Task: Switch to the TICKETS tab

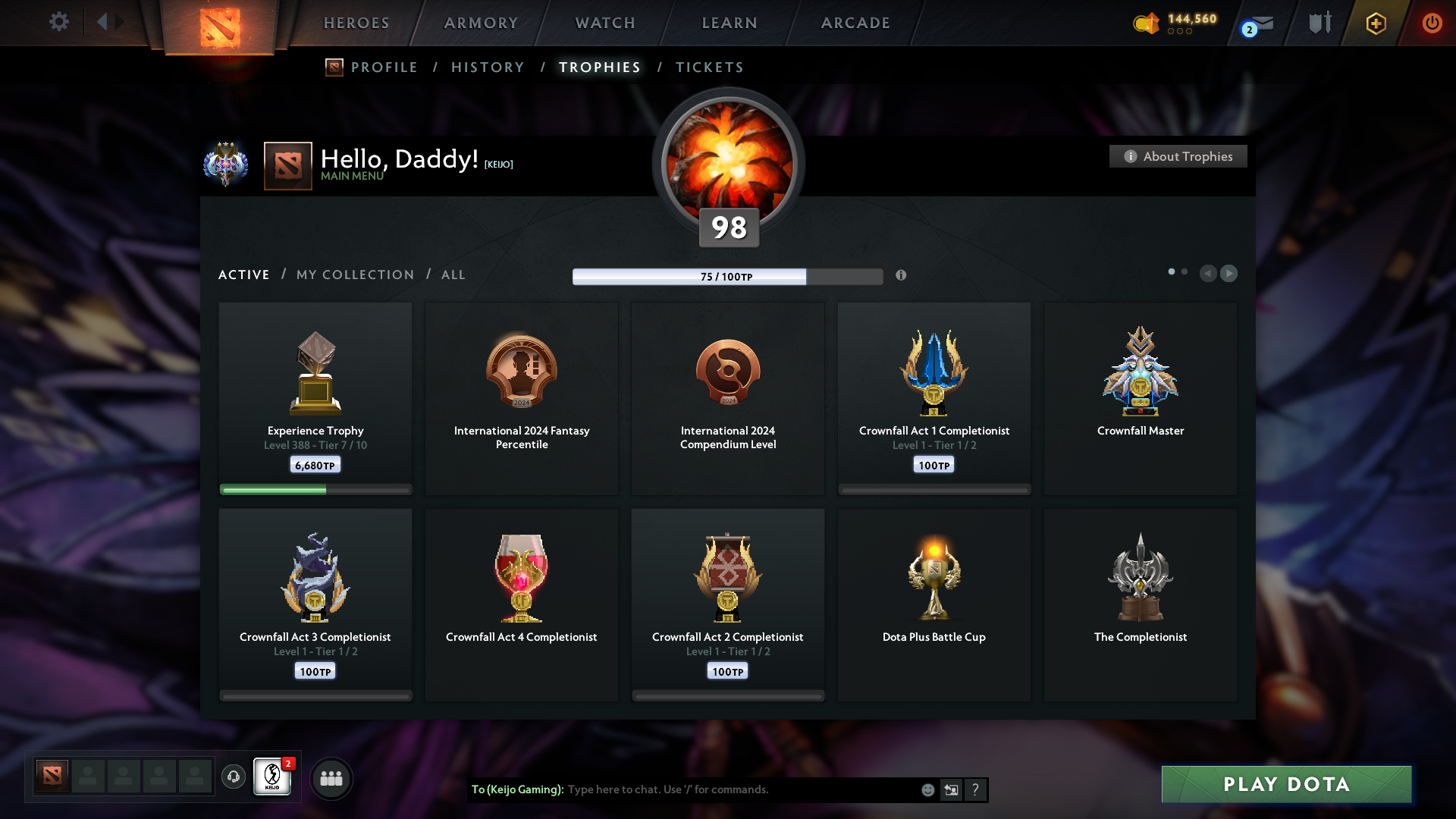Action: click(x=709, y=67)
